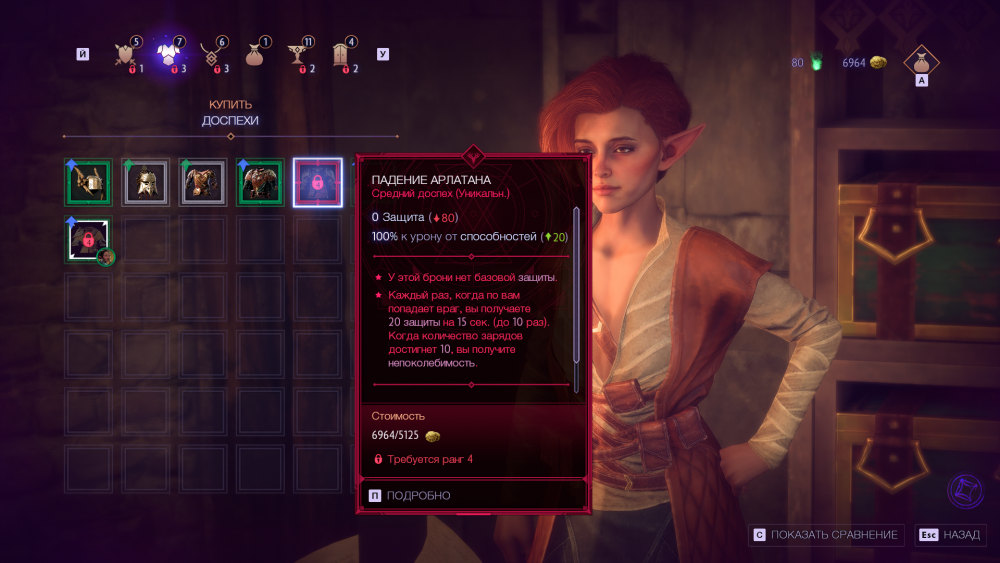Click the armor tooltip's scrollbar
This screenshot has width=1000, height=563.
point(576,285)
